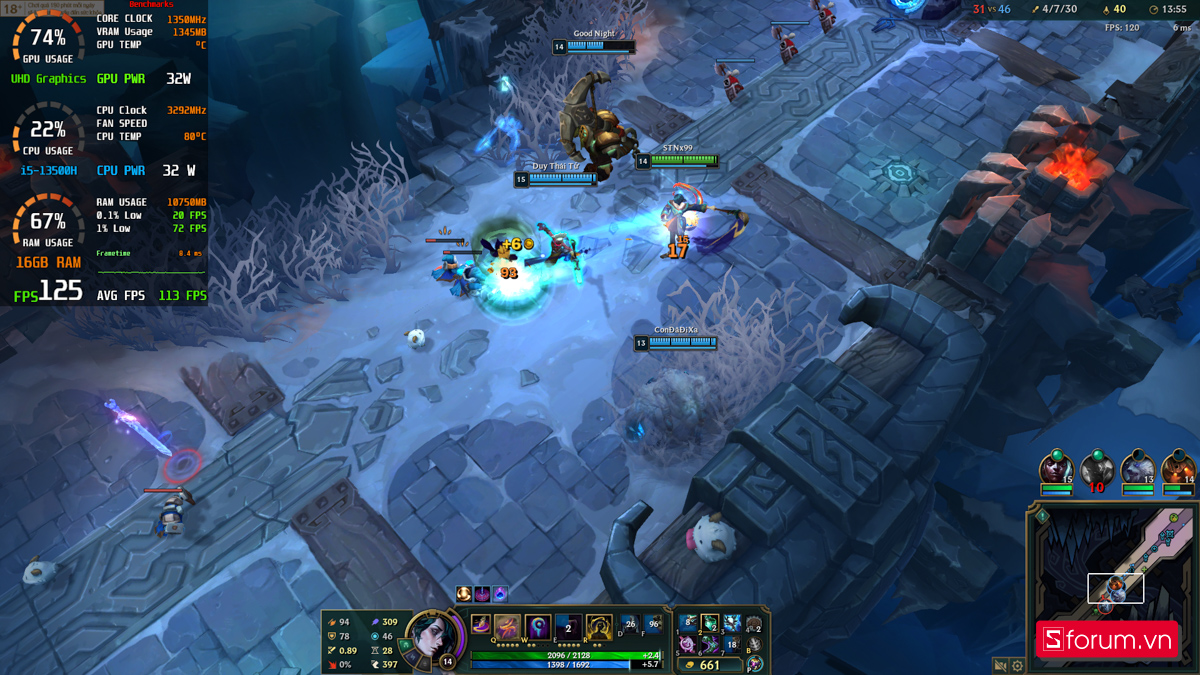Open settings with the minimap gear icon
This screenshot has width=1200, height=675.
point(1018,665)
